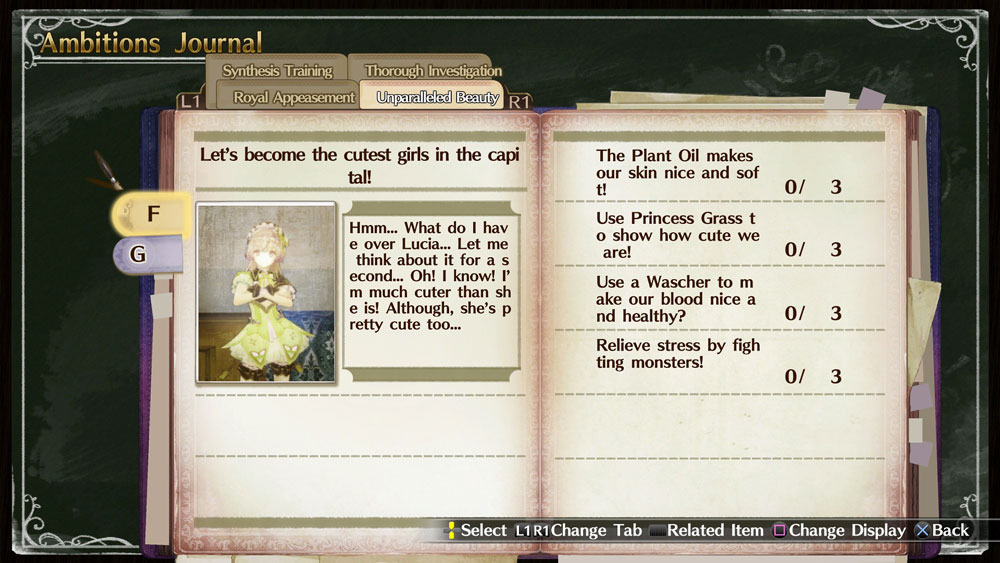Click the character portrait thumbnail
The image size is (1000, 563).
(266, 292)
